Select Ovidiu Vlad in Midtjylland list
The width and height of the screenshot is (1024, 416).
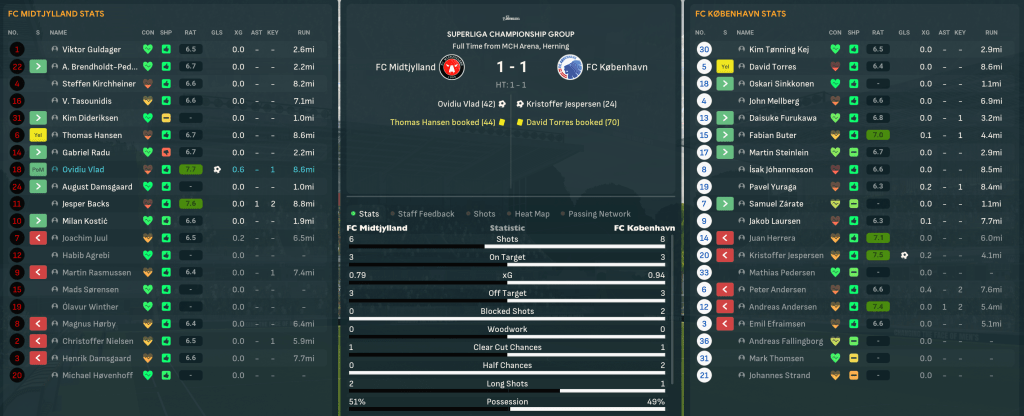(85, 169)
